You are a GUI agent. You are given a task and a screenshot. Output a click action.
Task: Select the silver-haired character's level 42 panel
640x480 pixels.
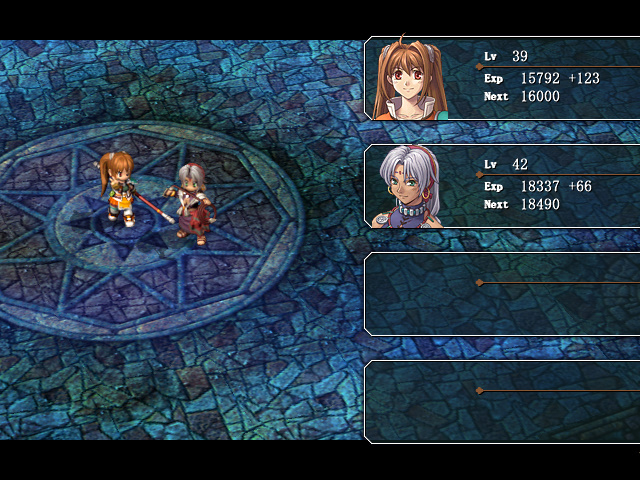coord(502,186)
